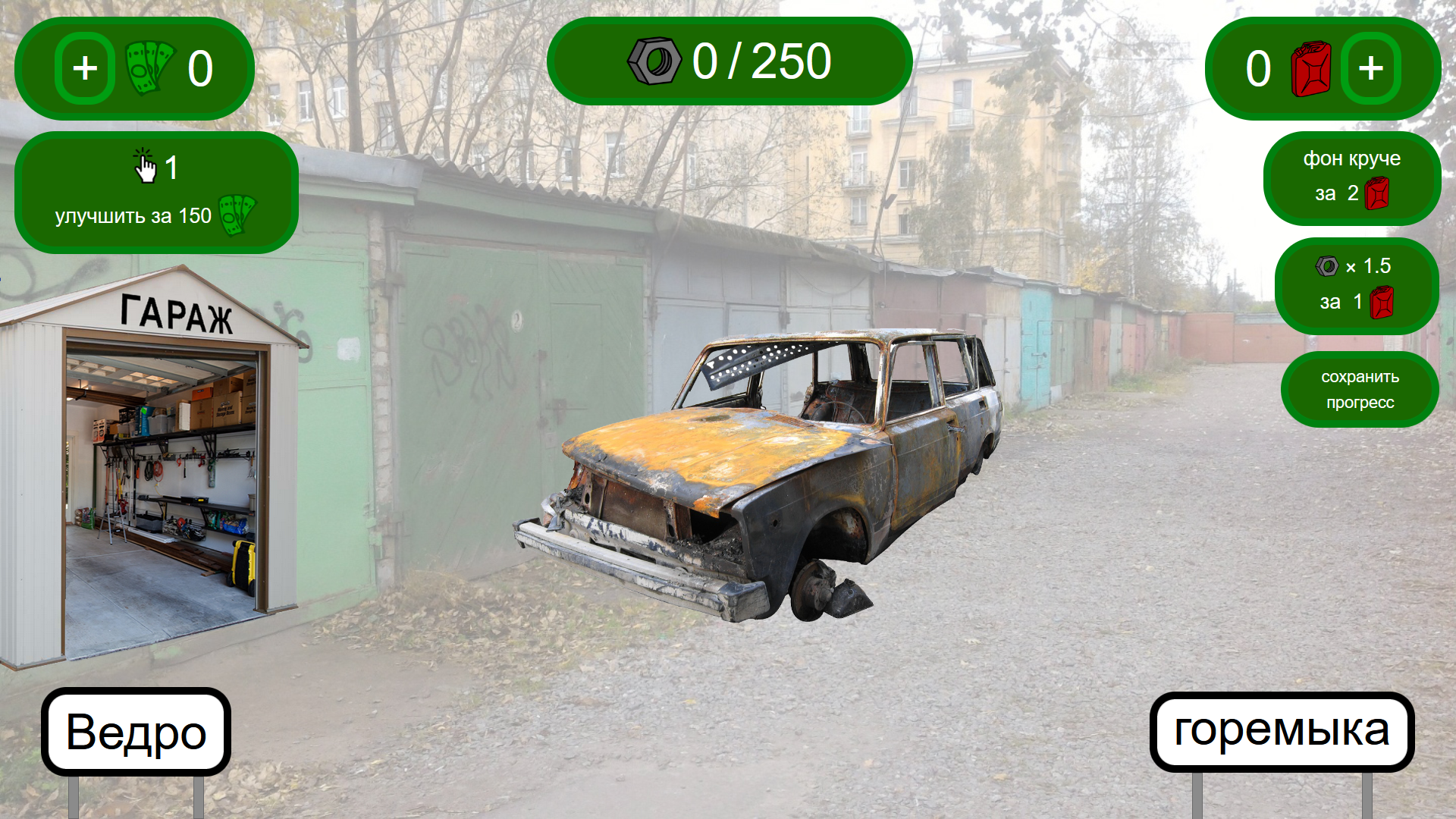
Task: Click the pointer cursor icon on the upgrade panel
Action: pos(144,165)
